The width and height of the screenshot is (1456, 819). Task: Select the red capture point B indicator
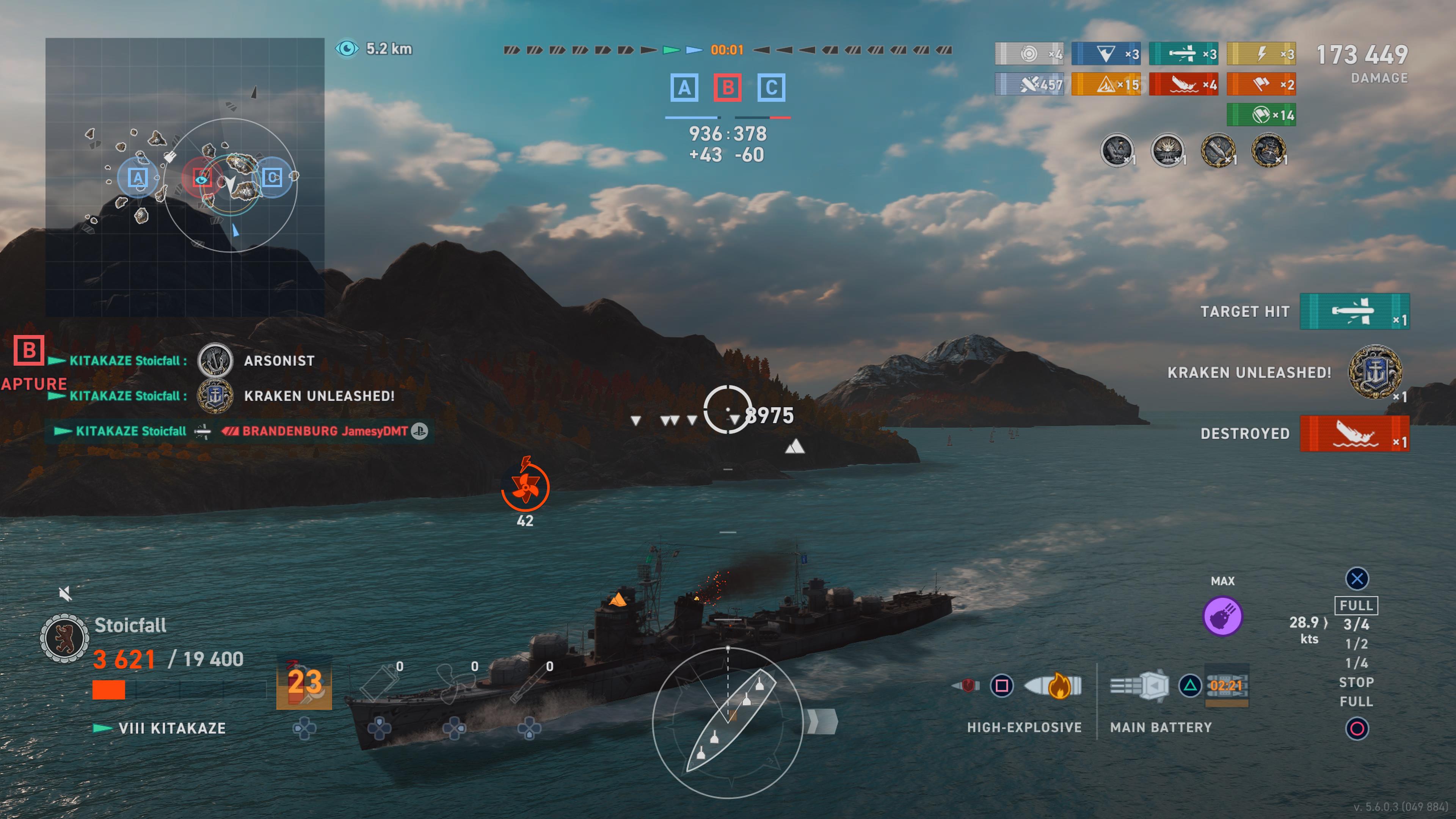point(728,88)
